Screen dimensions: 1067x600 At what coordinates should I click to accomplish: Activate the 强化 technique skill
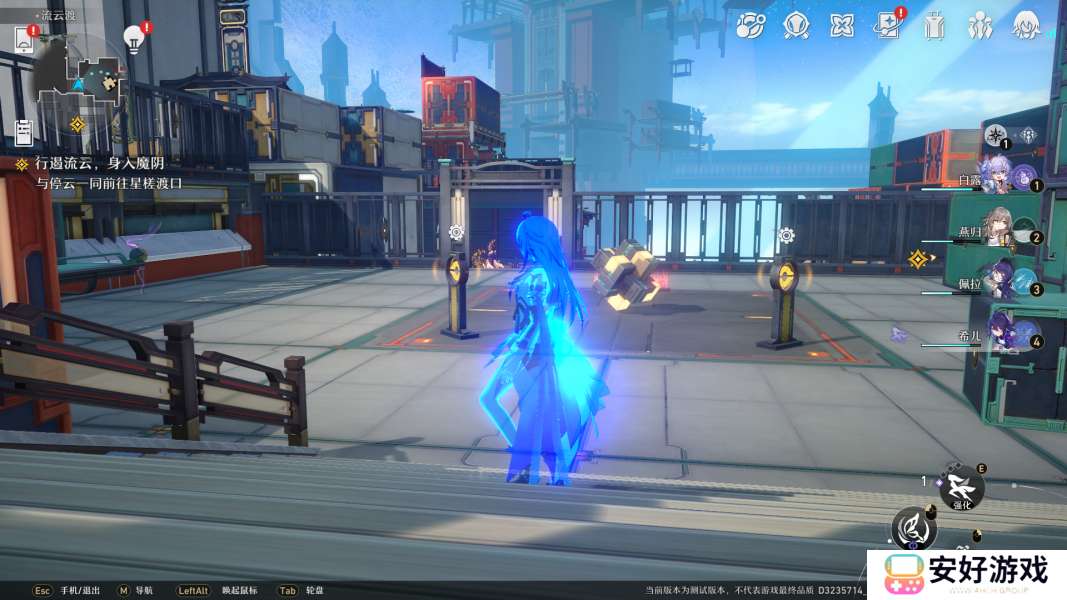[x=962, y=488]
